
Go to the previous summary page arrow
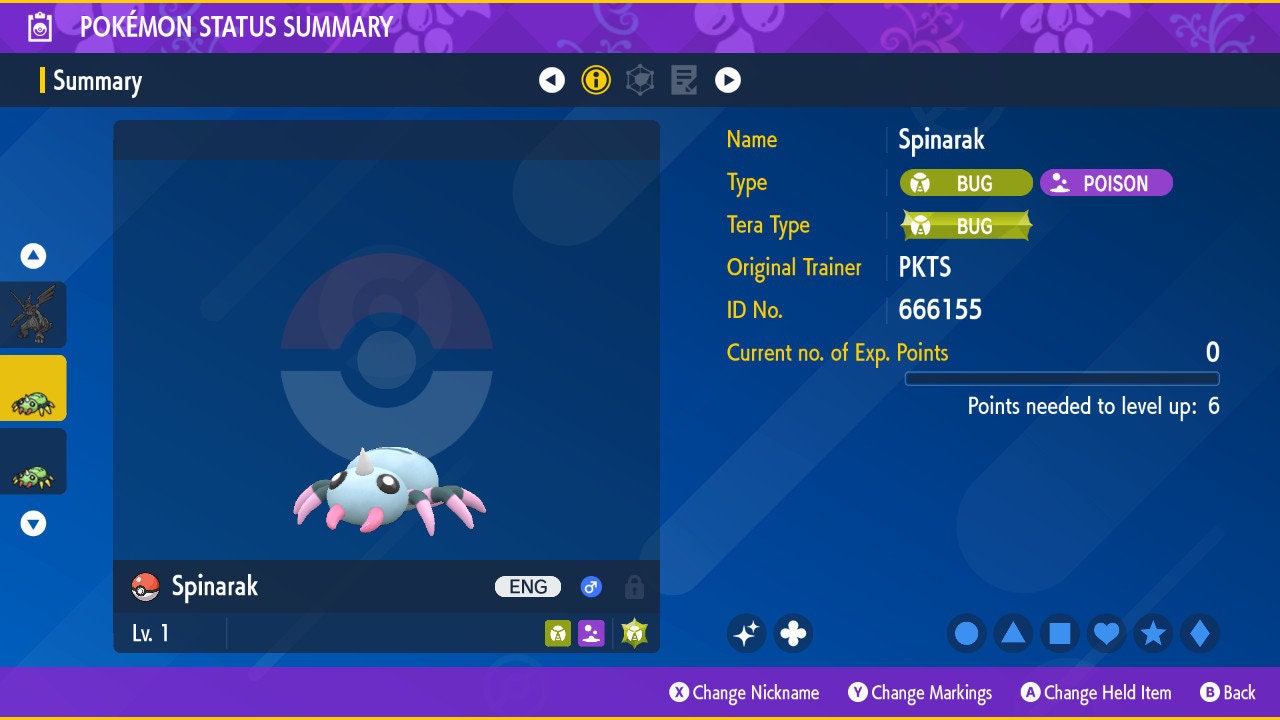pyautogui.click(x=552, y=80)
